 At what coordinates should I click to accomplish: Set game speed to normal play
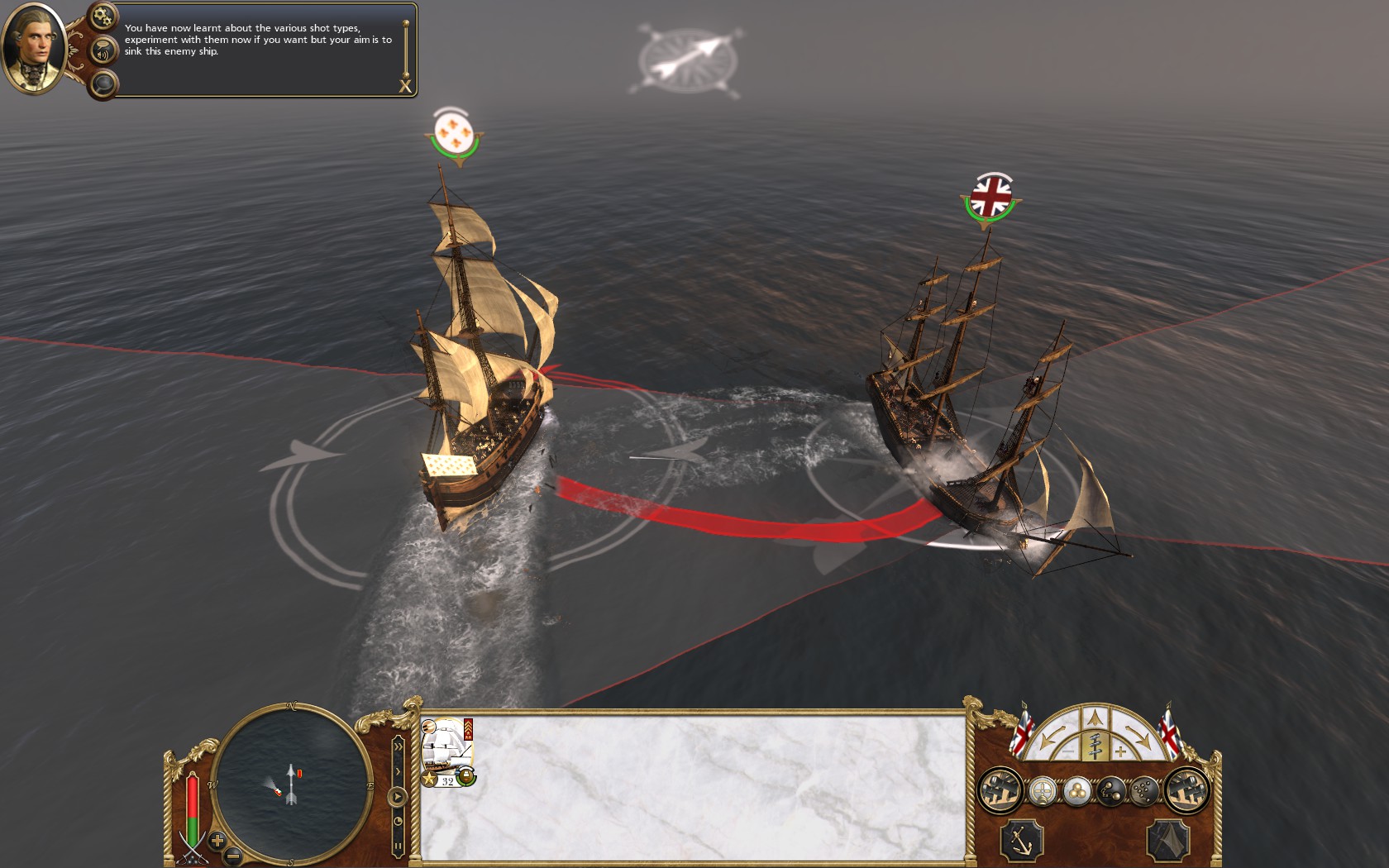[398, 797]
